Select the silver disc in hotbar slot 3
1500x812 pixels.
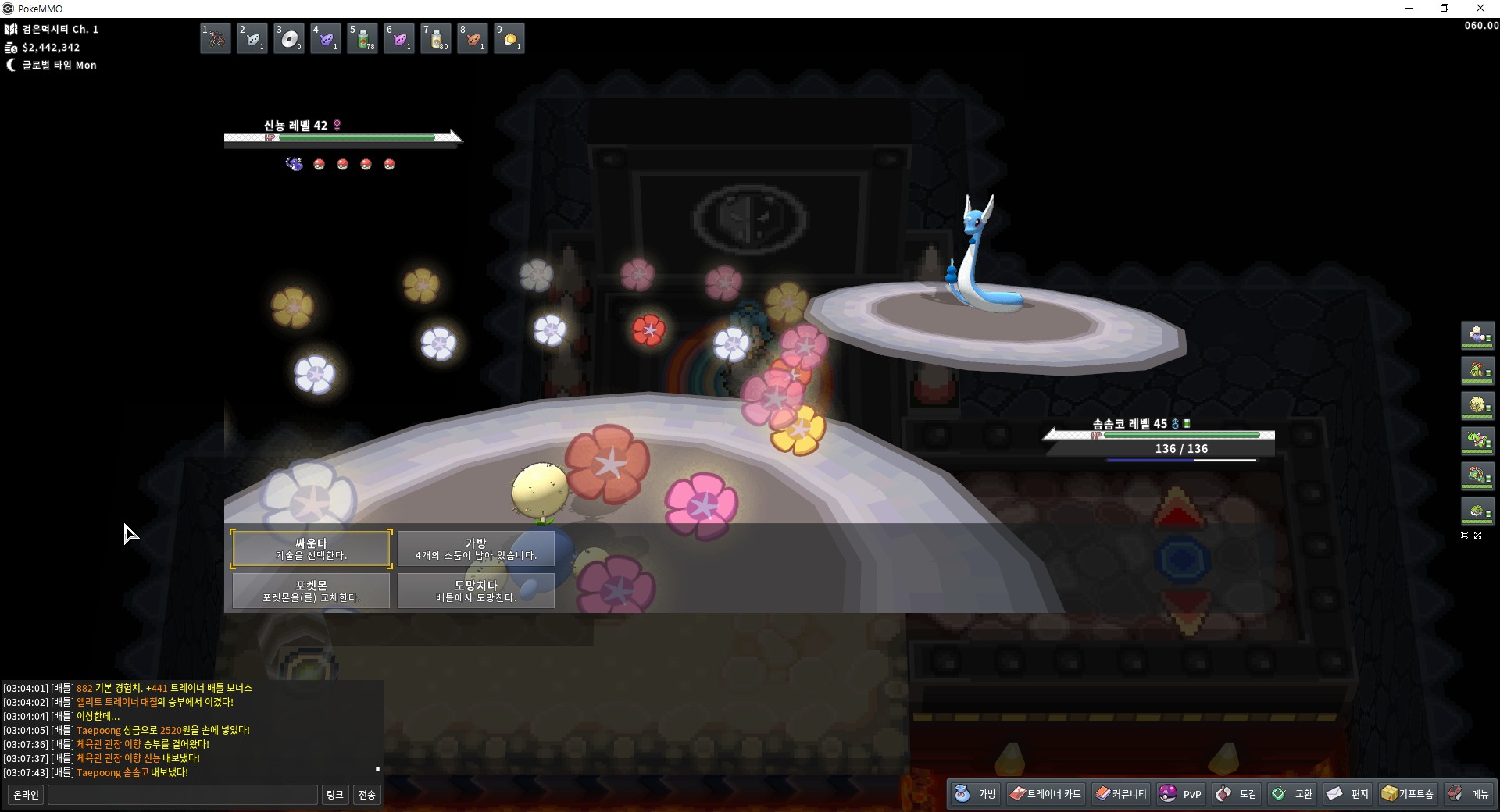tap(289, 38)
